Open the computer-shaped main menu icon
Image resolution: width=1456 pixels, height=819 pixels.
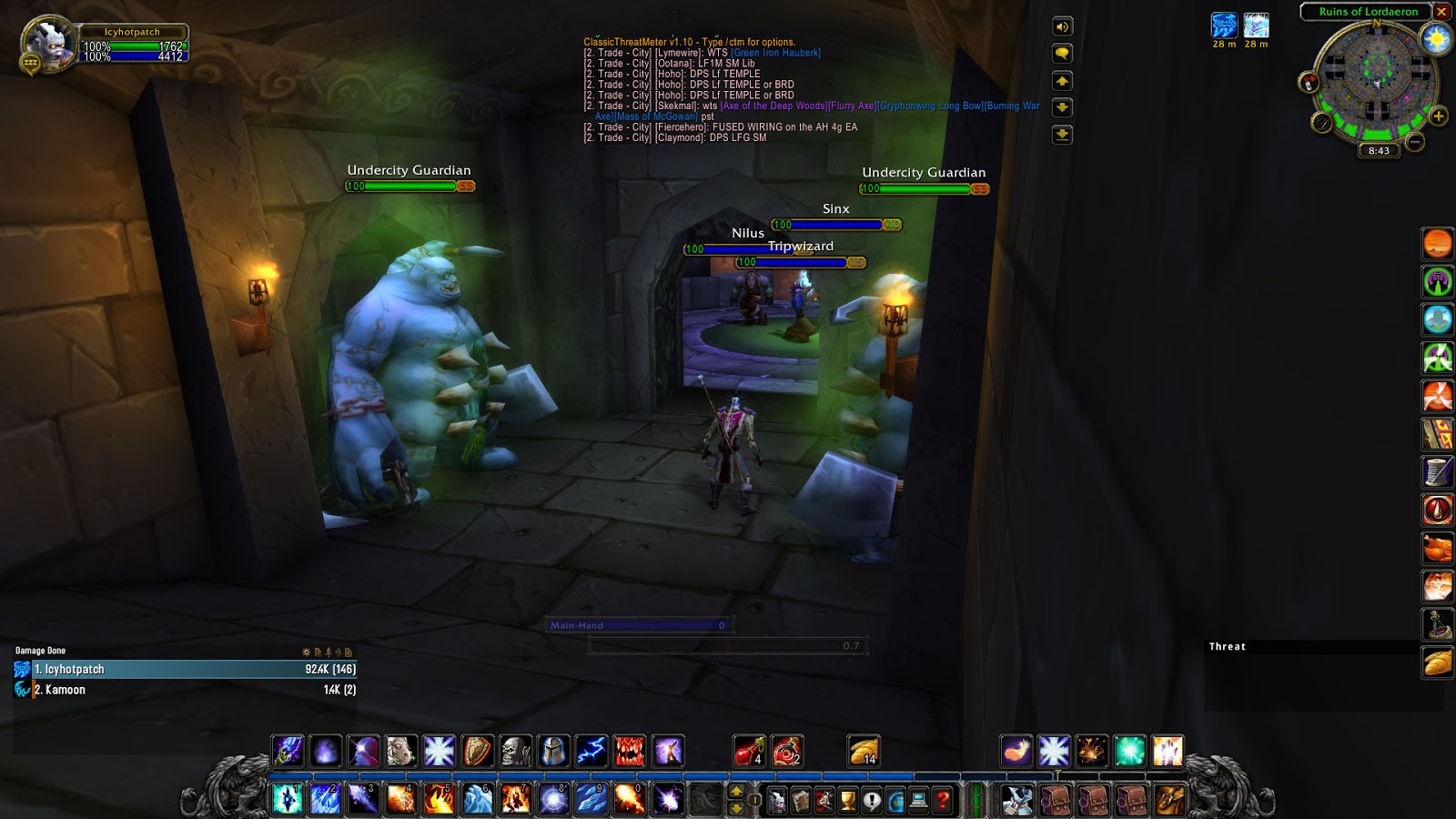pos(918,800)
